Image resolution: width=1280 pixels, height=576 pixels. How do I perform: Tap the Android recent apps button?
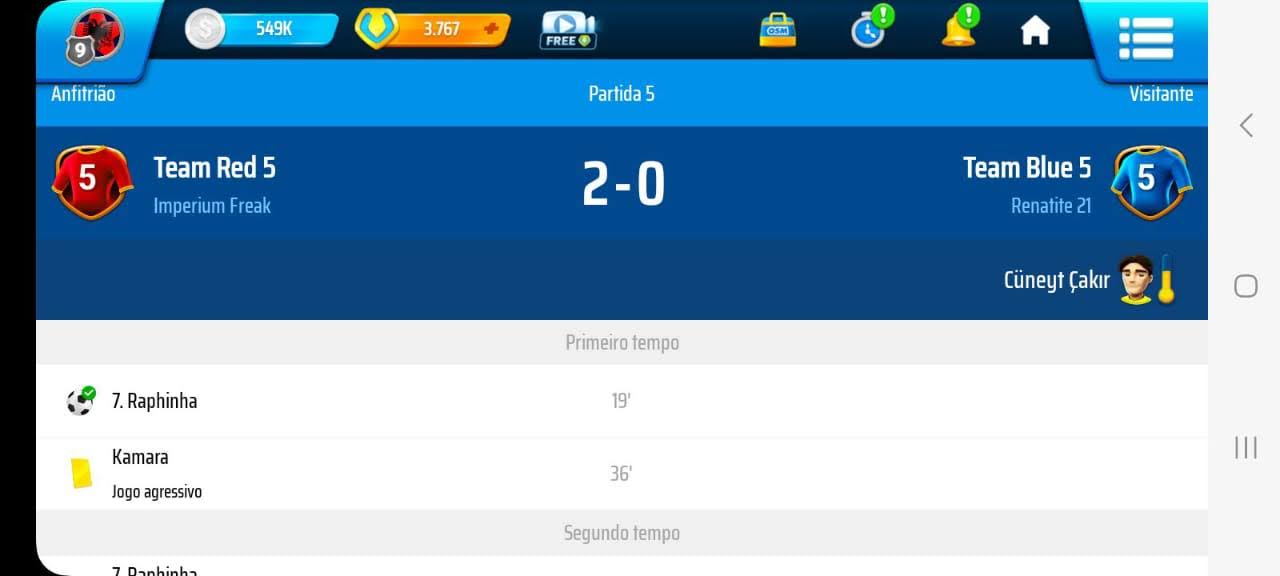click(x=1246, y=447)
